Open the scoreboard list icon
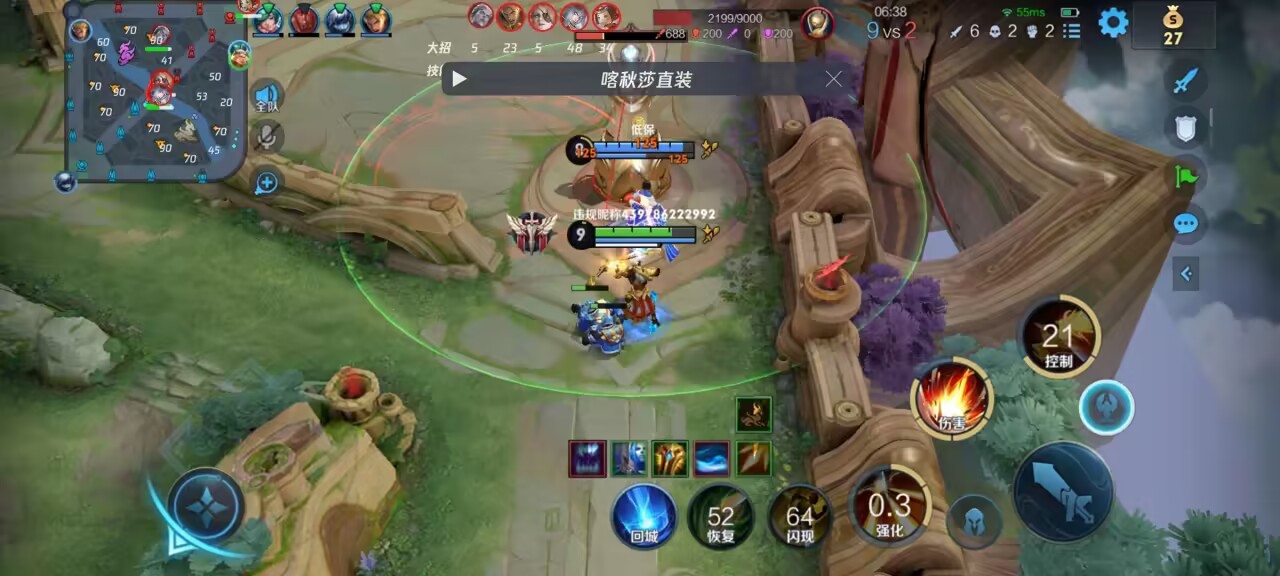This screenshot has width=1280, height=576. (1072, 31)
